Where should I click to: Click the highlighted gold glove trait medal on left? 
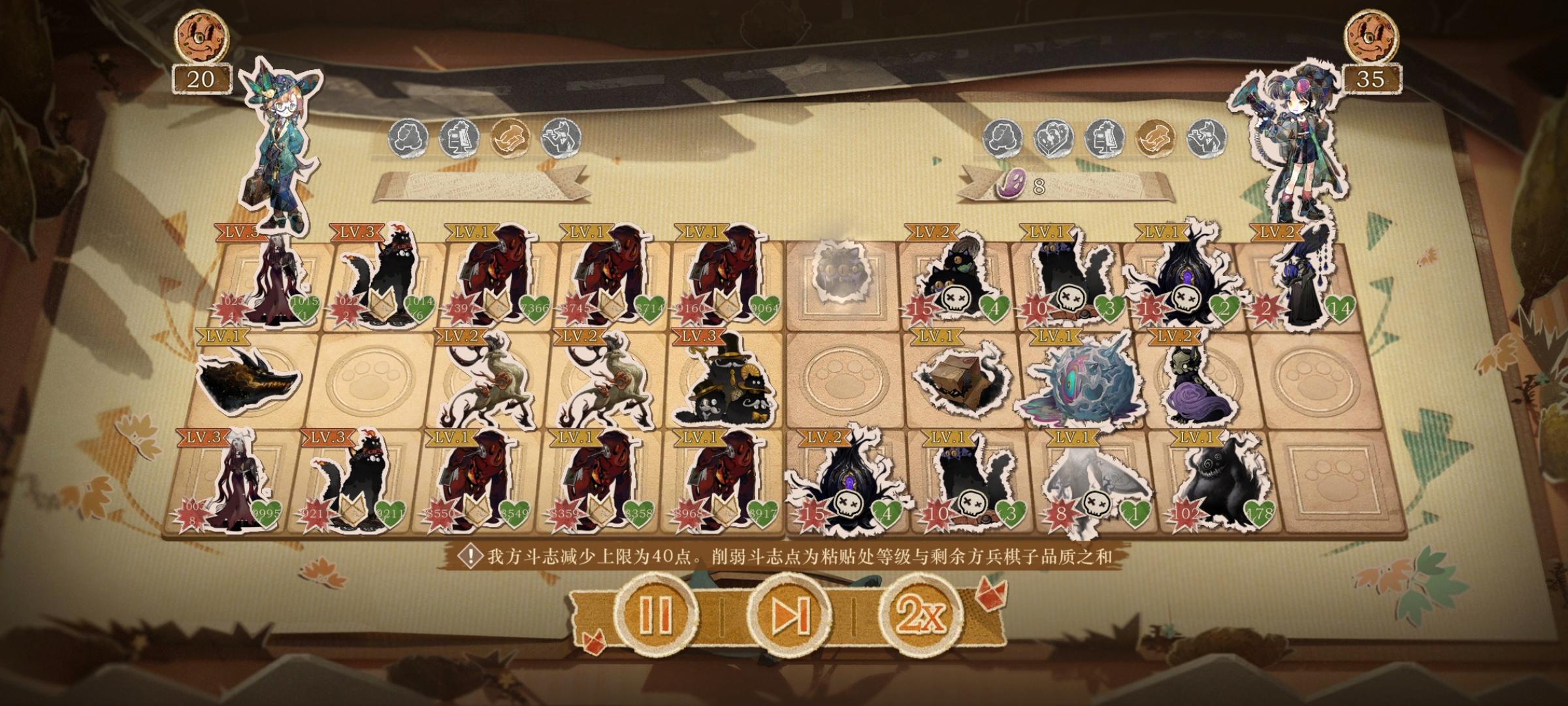point(510,139)
